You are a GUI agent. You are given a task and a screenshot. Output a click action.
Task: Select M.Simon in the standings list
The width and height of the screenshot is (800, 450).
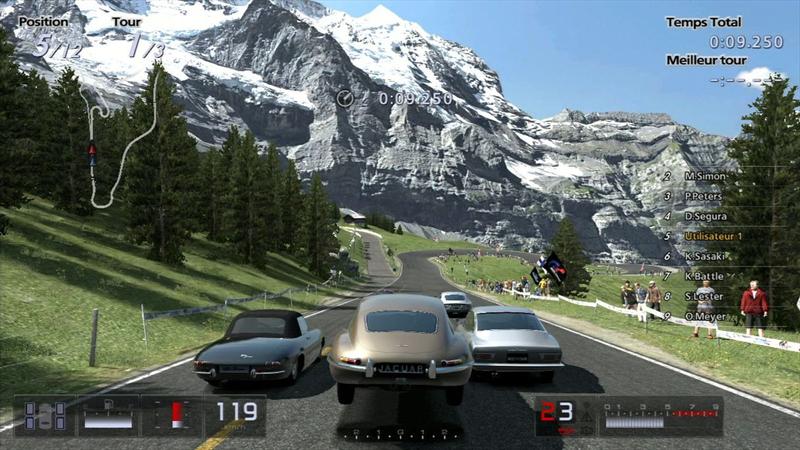(x=705, y=176)
